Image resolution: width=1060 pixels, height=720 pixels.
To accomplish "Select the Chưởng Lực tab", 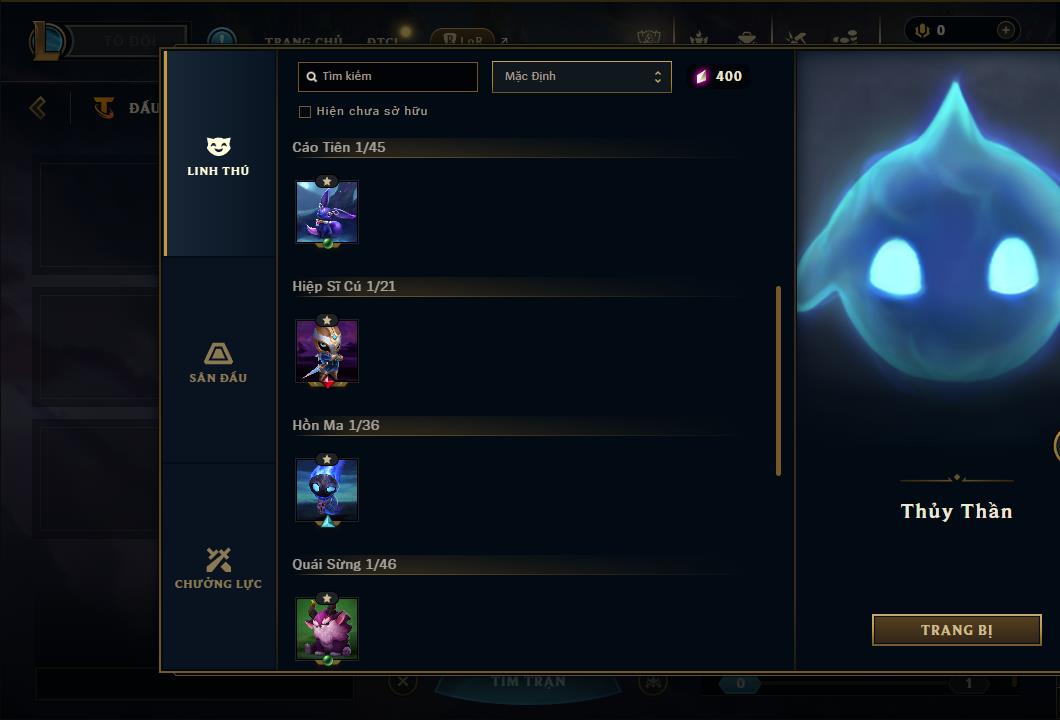I will tap(218, 568).
